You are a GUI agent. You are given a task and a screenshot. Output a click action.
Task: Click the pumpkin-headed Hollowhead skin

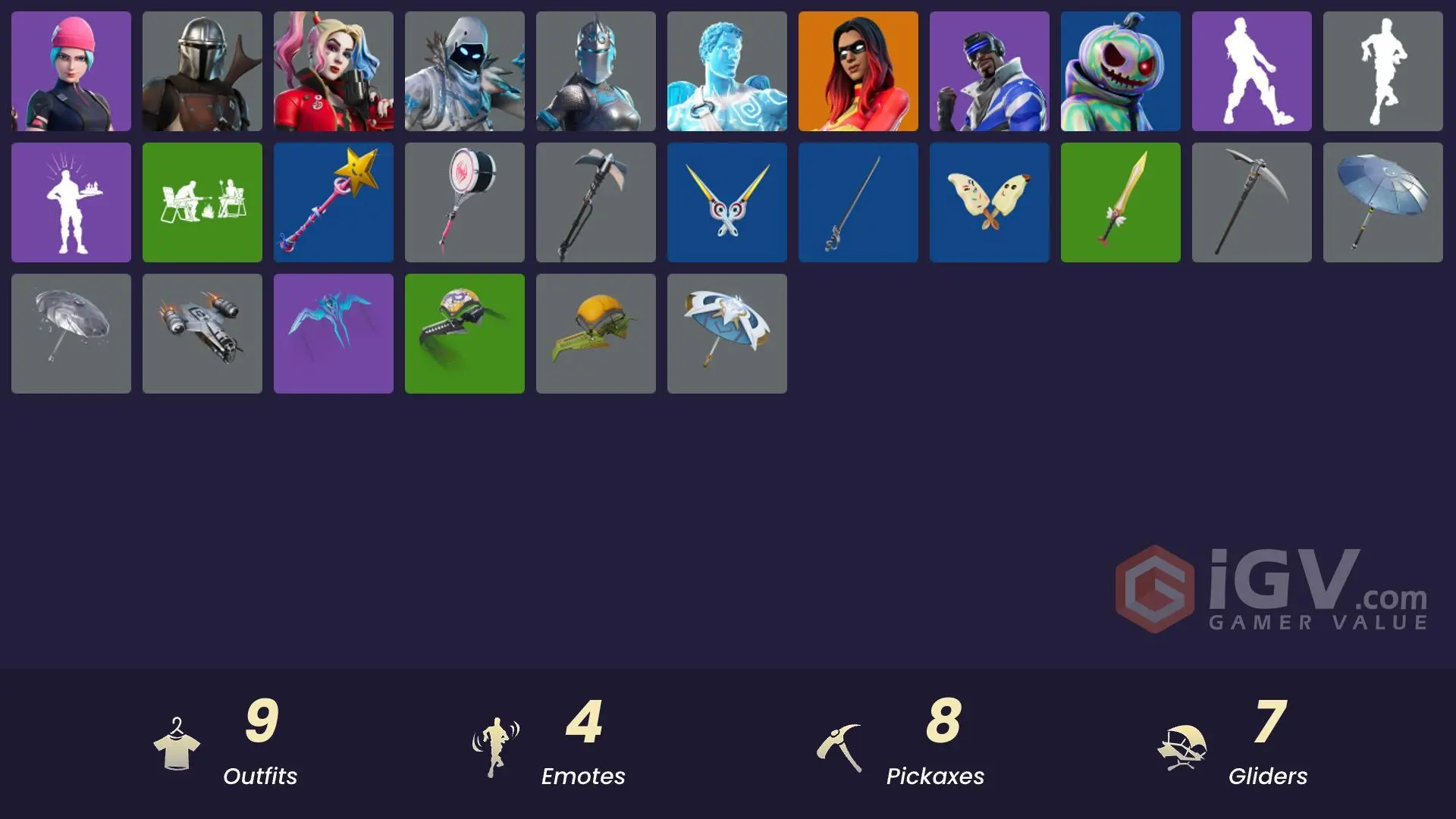pos(1120,71)
